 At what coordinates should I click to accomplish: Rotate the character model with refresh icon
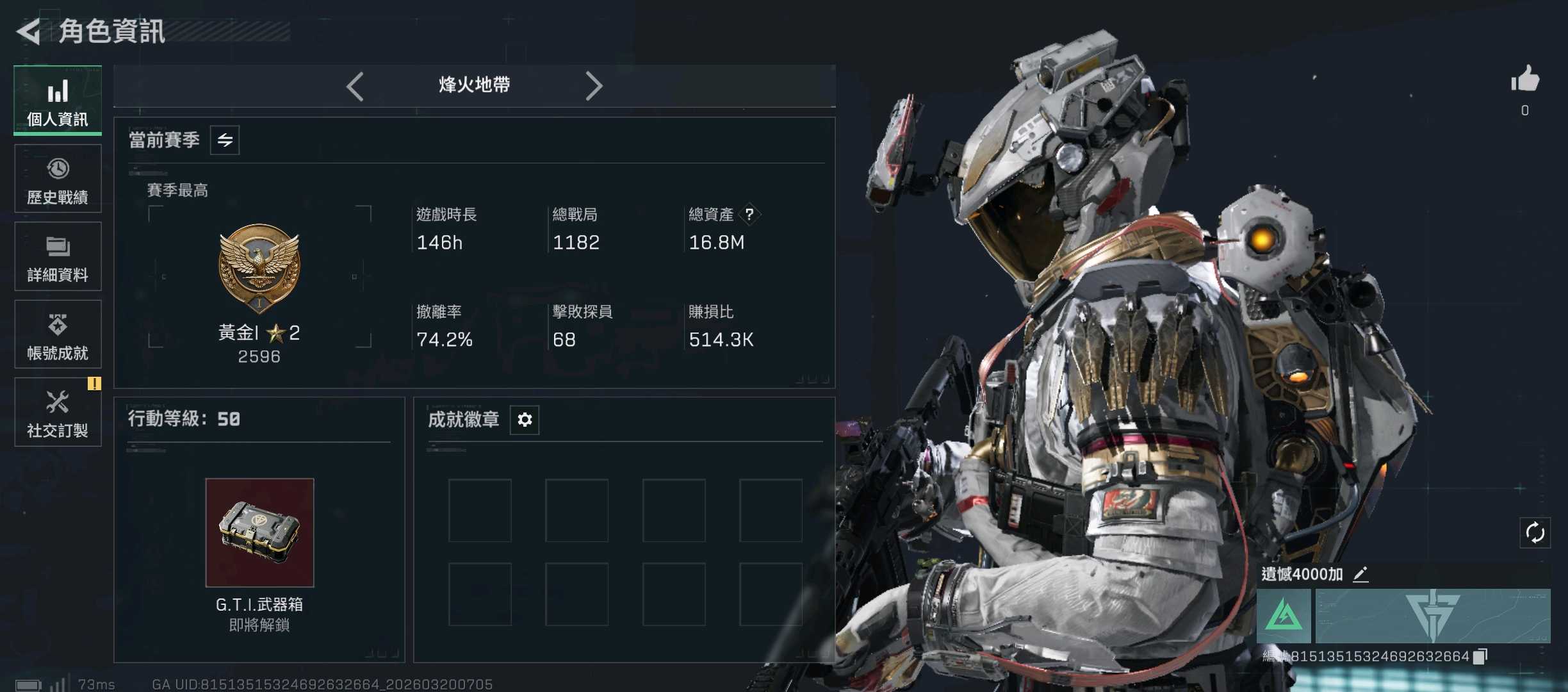[1535, 532]
